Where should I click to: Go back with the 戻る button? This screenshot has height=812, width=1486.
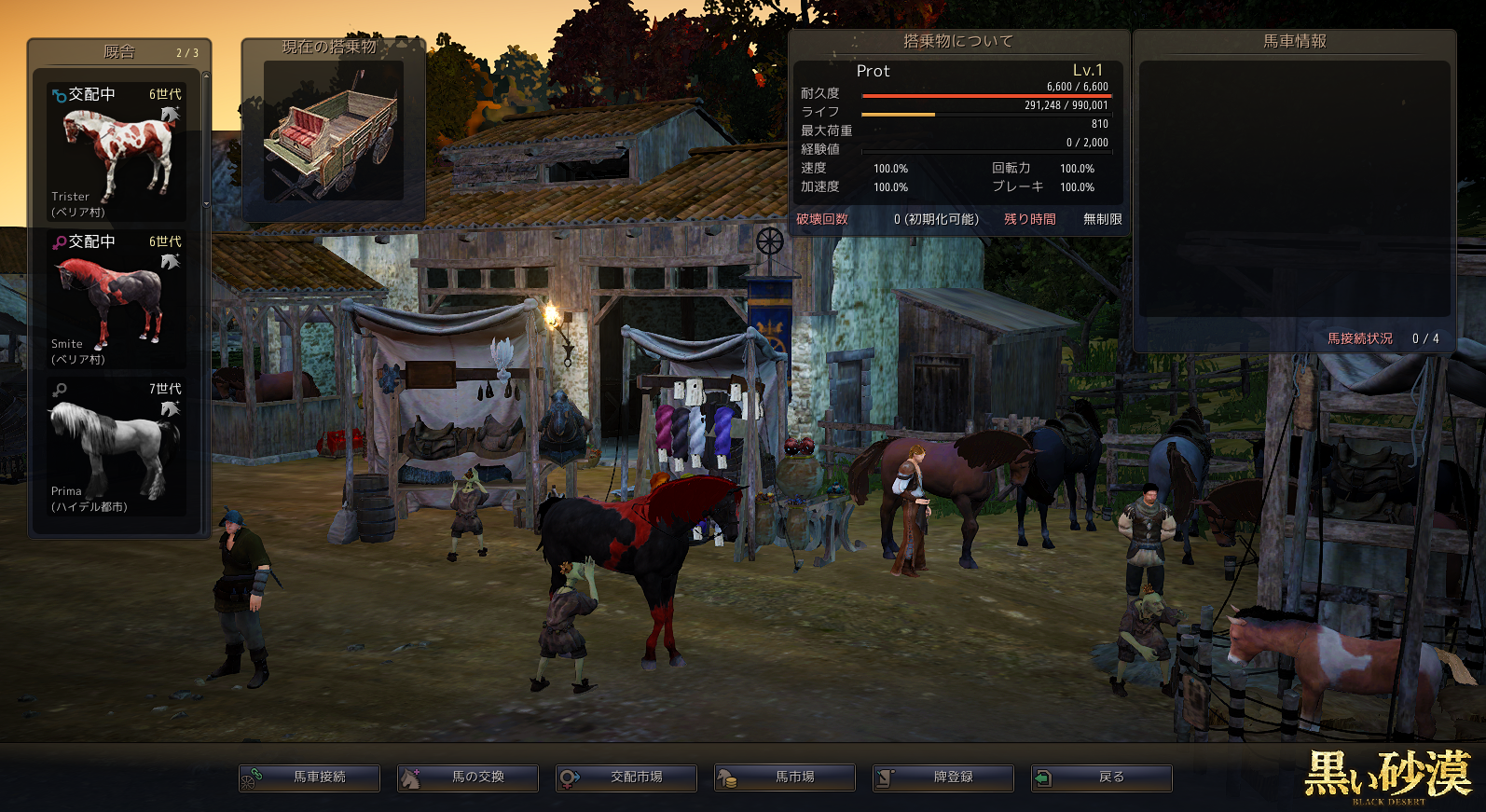point(1102,778)
